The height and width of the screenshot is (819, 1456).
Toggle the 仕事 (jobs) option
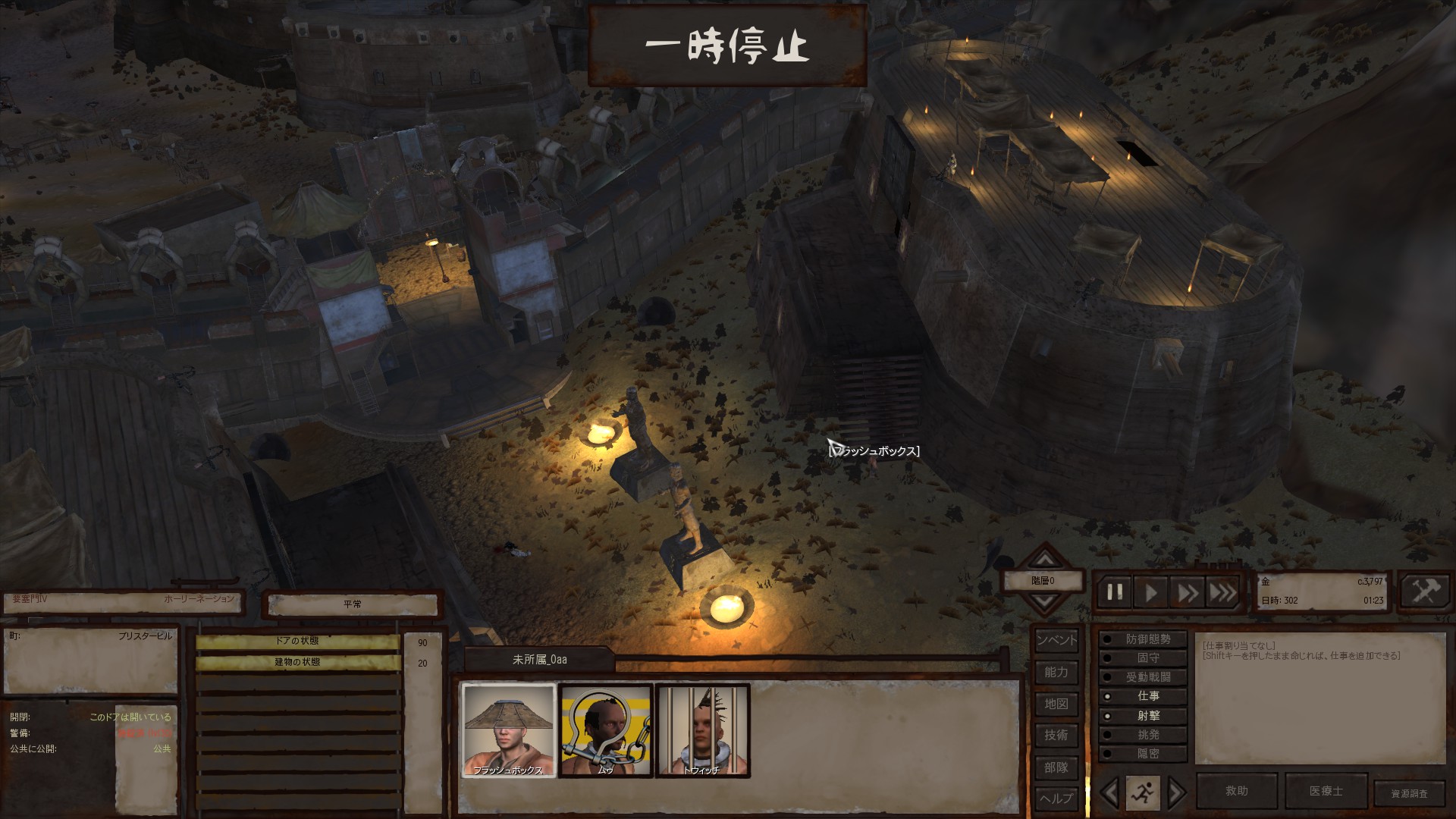click(x=1143, y=696)
